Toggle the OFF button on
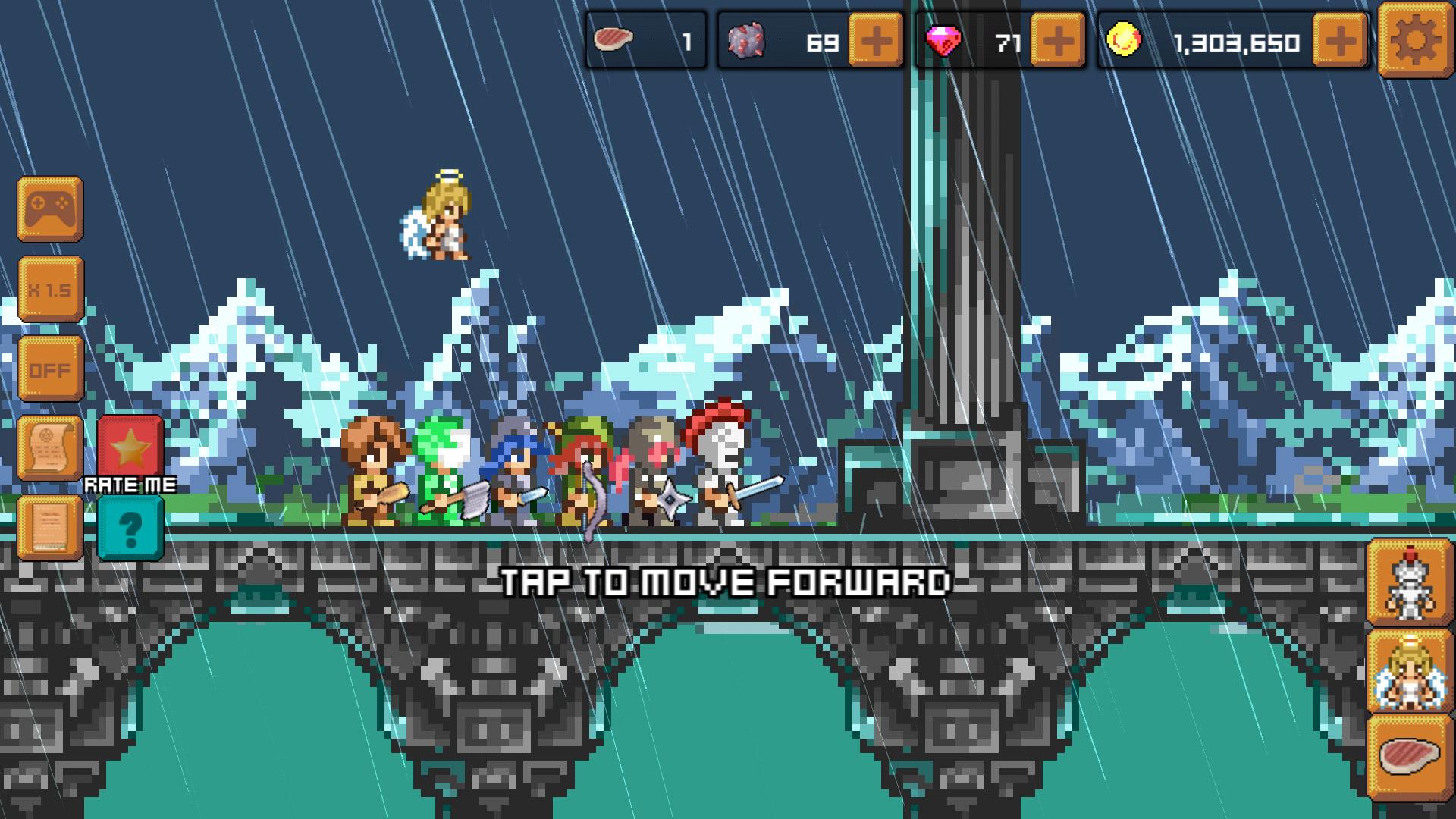Screen dimensions: 1456x819 click(50, 369)
